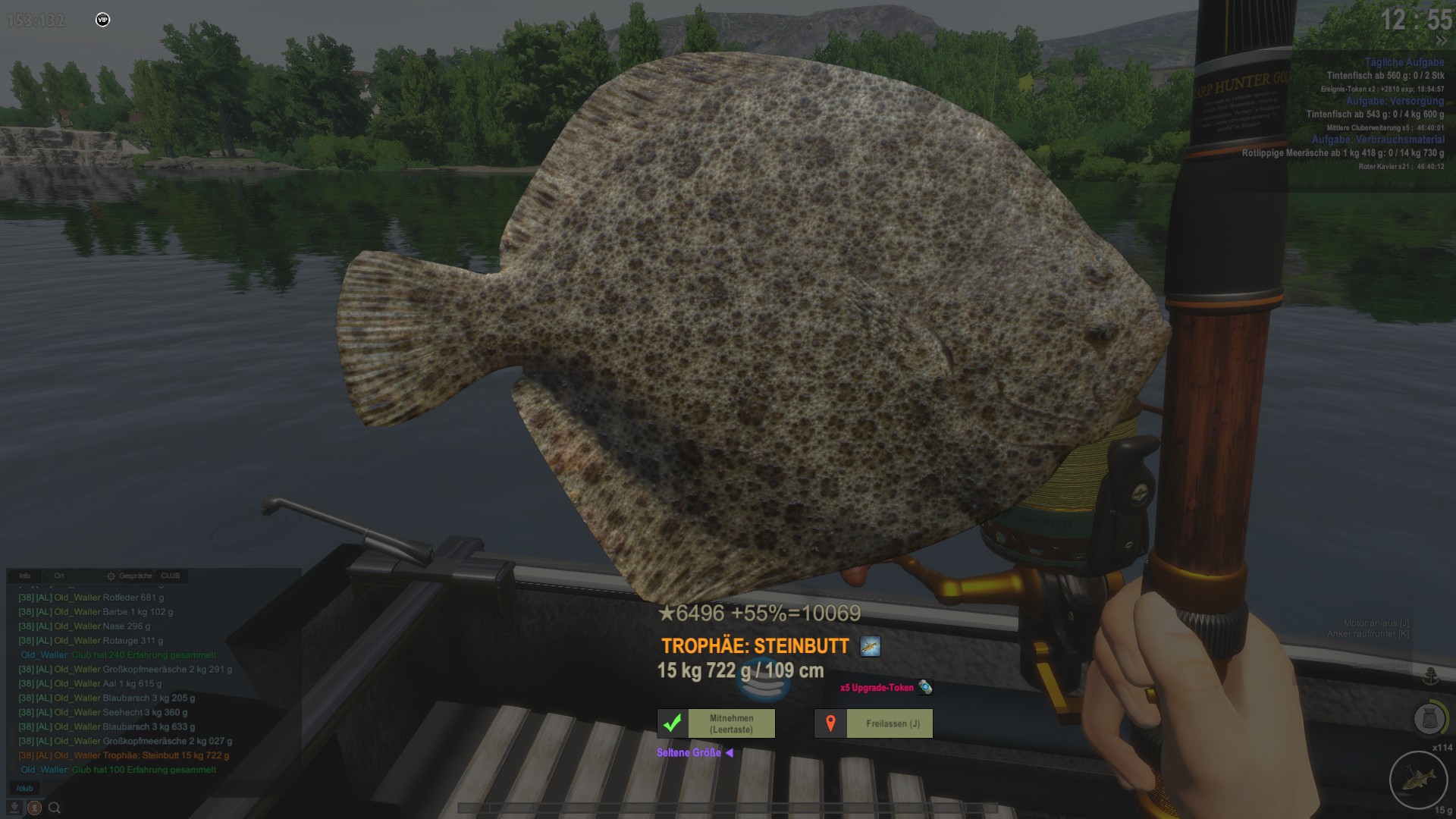The height and width of the screenshot is (819, 1456).
Task: Keep the fish with Mitnehmen
Action: [x=716, y=723]
